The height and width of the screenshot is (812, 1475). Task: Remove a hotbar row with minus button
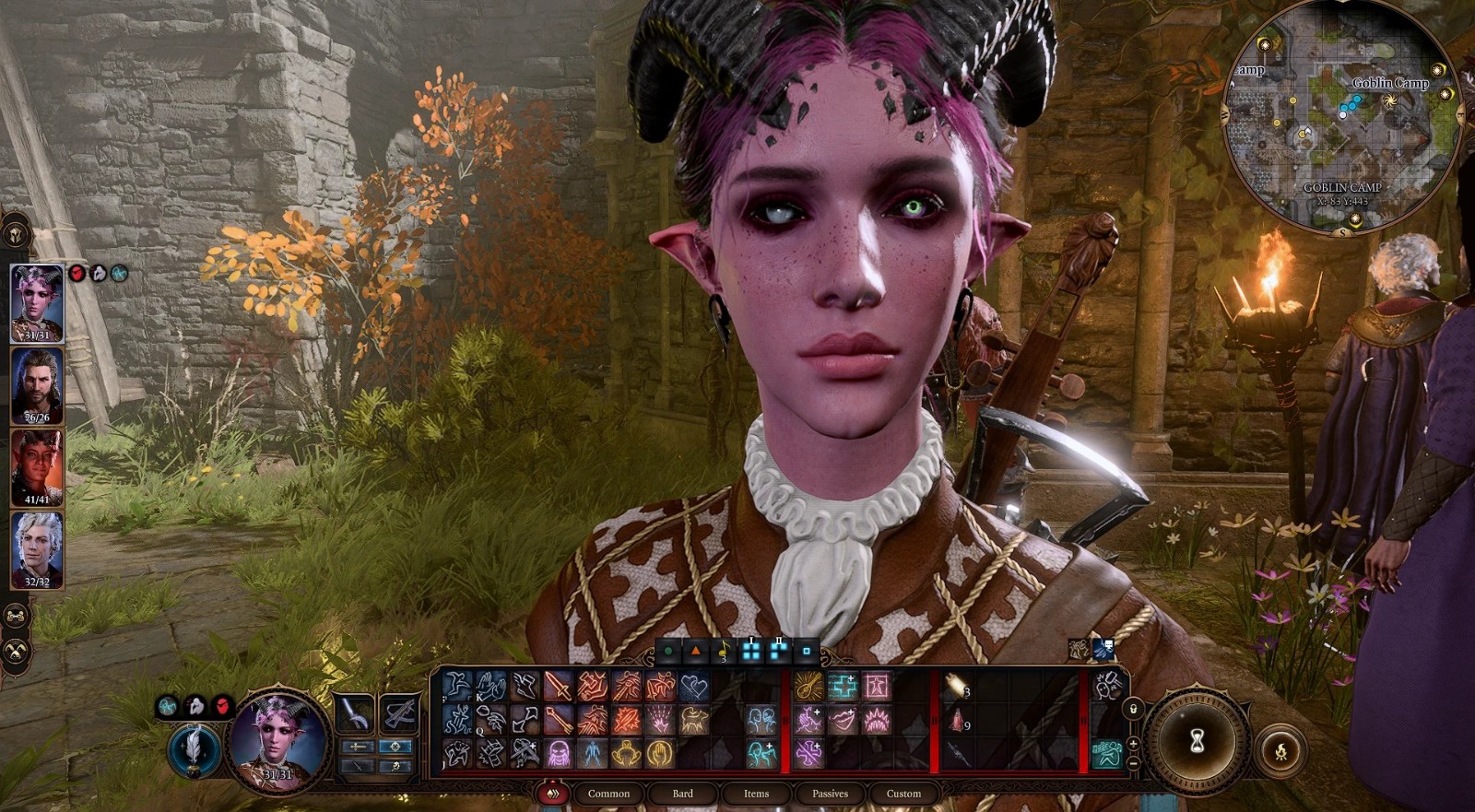click(1134, 763)
